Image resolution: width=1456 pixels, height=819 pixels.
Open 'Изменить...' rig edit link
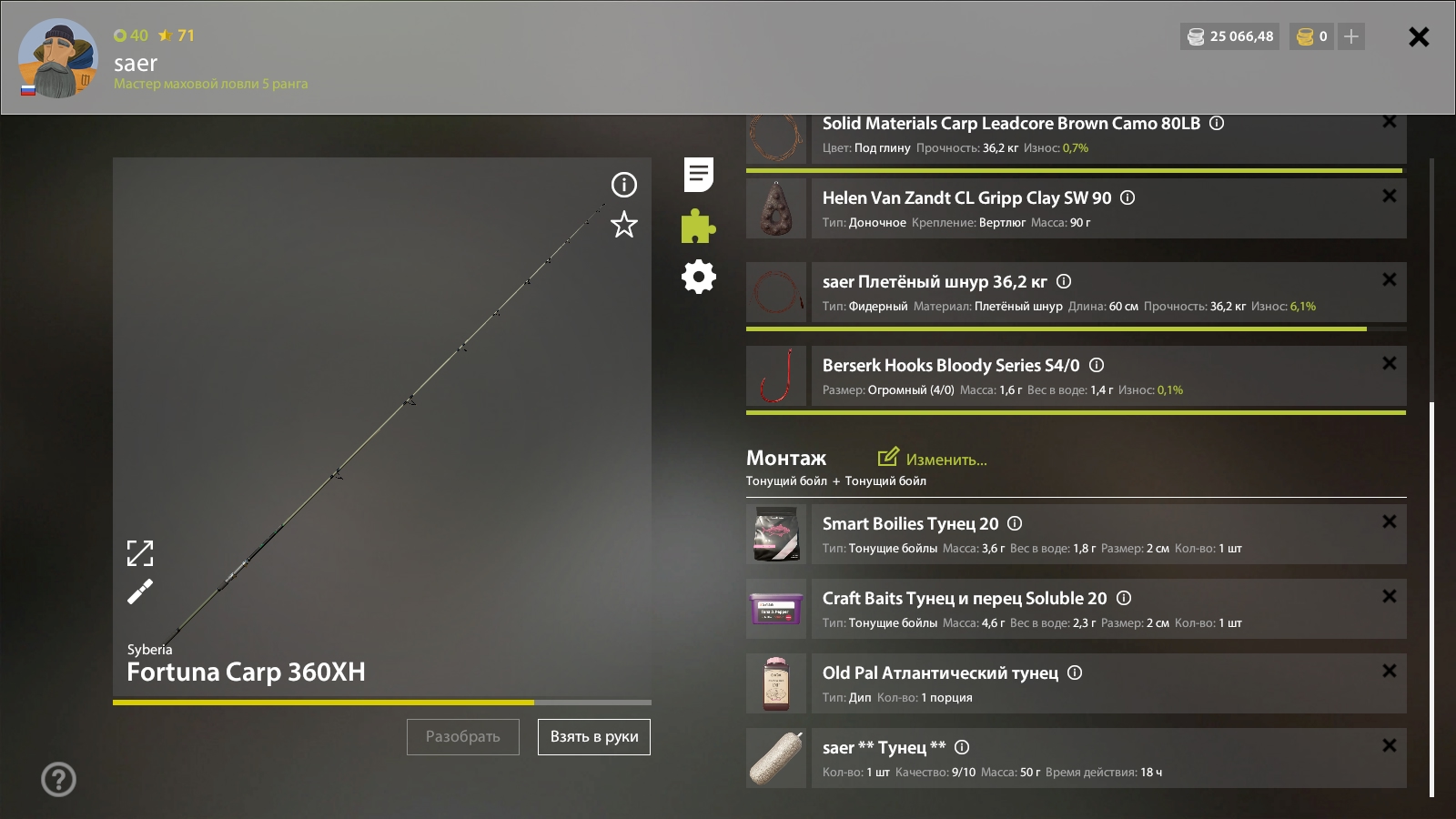tap(933, 459)
